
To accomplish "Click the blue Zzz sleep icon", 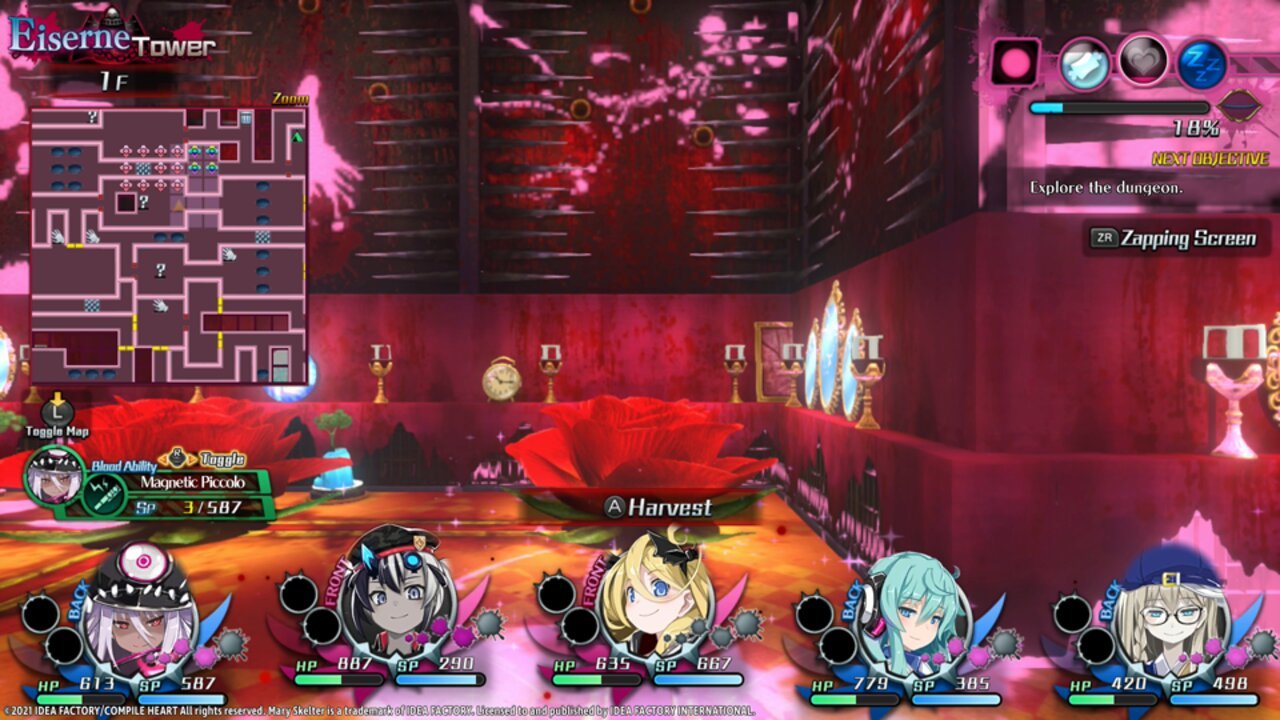I will pos(1201,63).
